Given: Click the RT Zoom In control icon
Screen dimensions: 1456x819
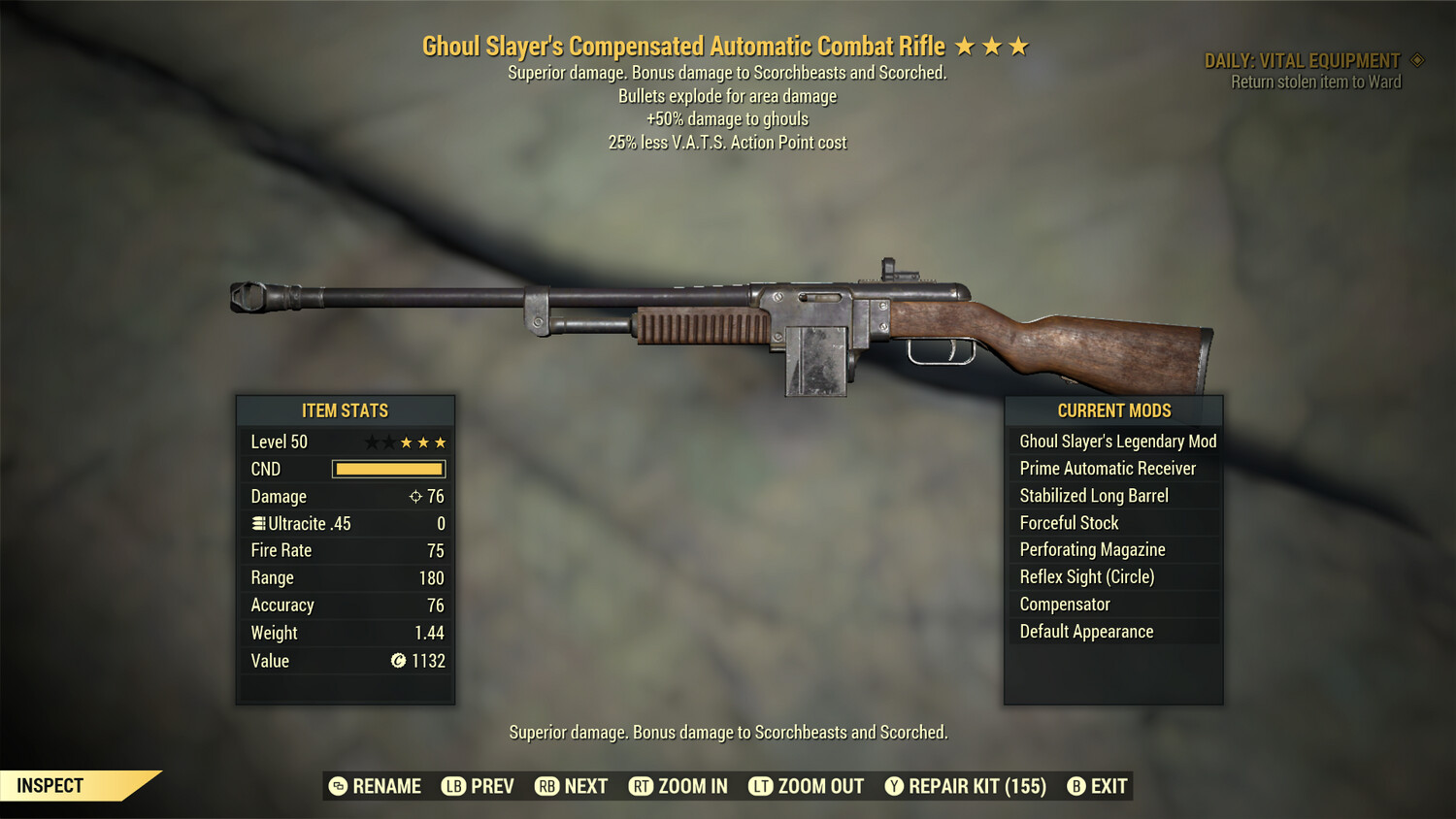Looking at the screenshot, I should click(x=641, y=786).
